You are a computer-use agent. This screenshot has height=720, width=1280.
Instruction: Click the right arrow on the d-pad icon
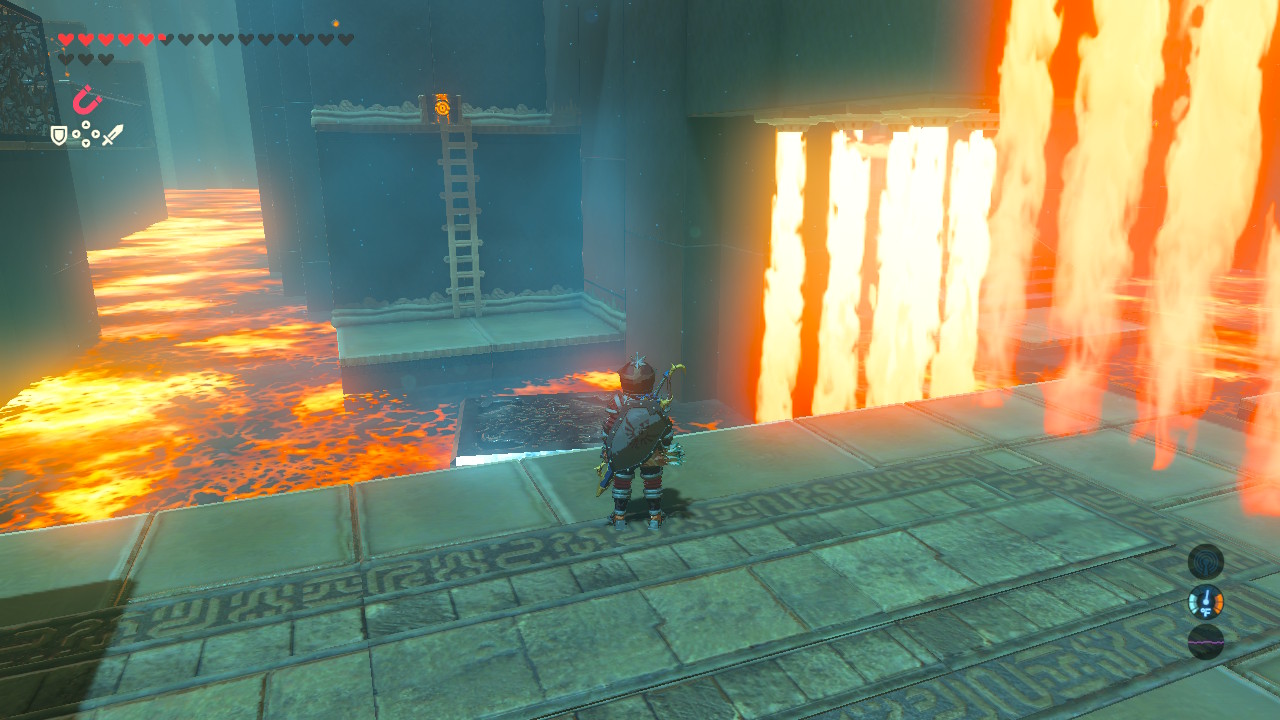(x=96, y=134)
